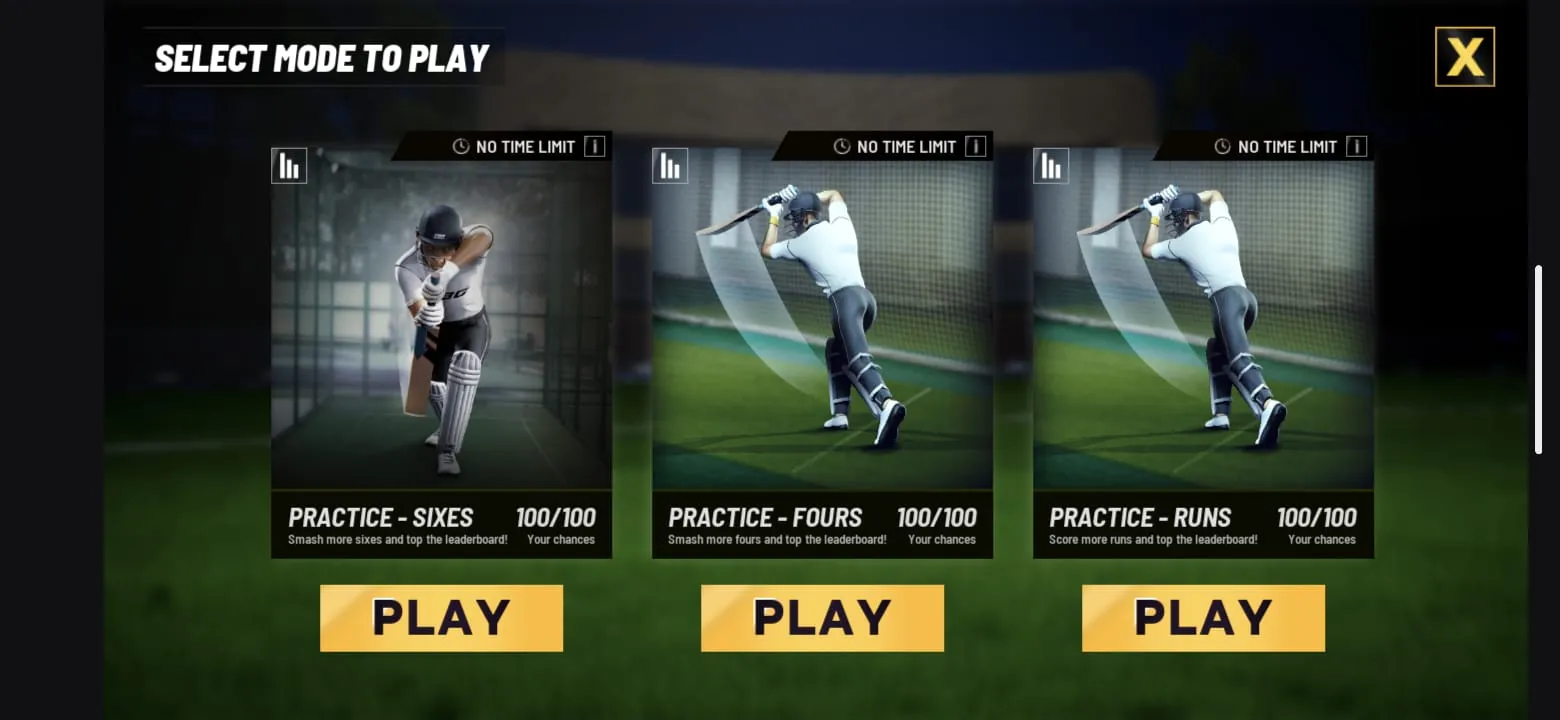Screen dimensions: 1560x720
Task: View the Practice - Fours leaderboard icon
Action: pyautogui.click(x=670, y=166)
